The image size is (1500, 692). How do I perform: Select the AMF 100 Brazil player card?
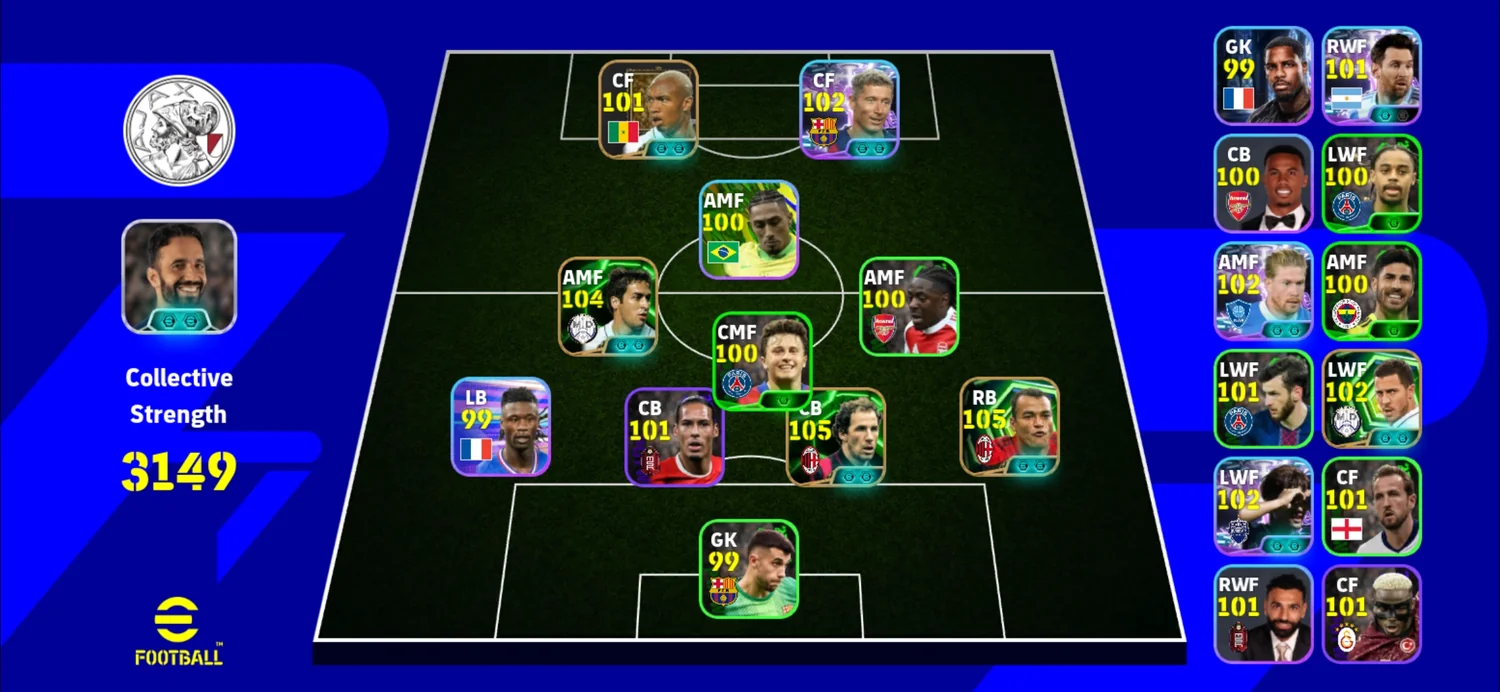pyautogui.click(x=749, y=230)
